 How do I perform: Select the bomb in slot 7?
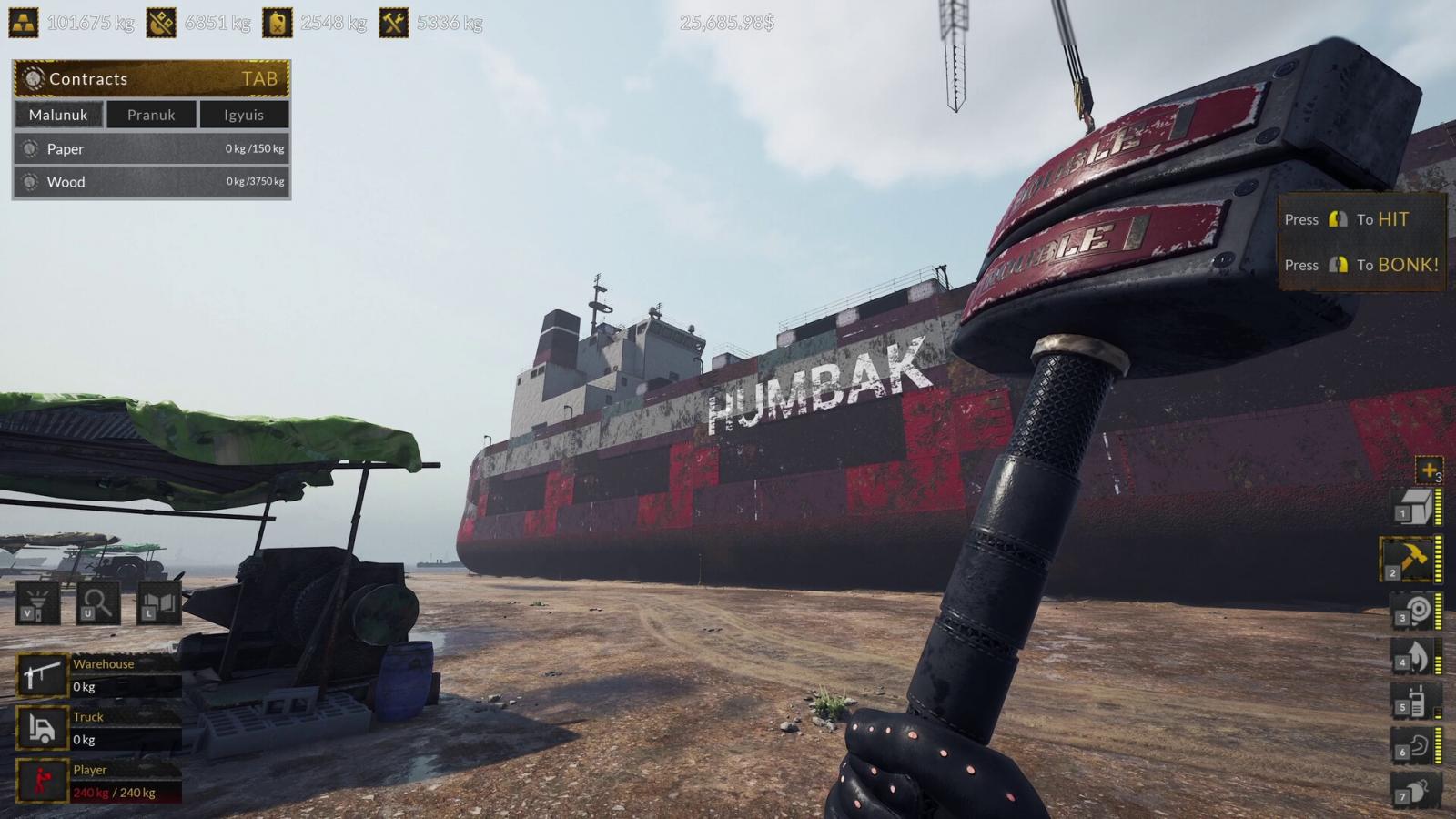[1415, 790]
